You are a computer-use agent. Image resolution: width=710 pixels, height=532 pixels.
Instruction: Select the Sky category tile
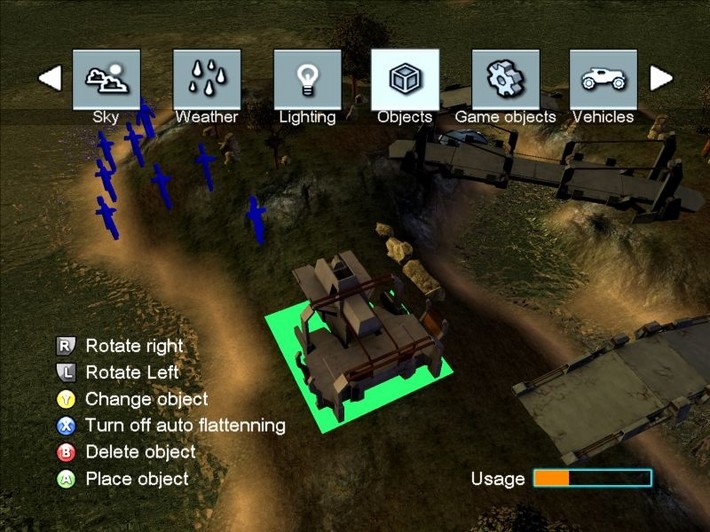click(106, 80)
